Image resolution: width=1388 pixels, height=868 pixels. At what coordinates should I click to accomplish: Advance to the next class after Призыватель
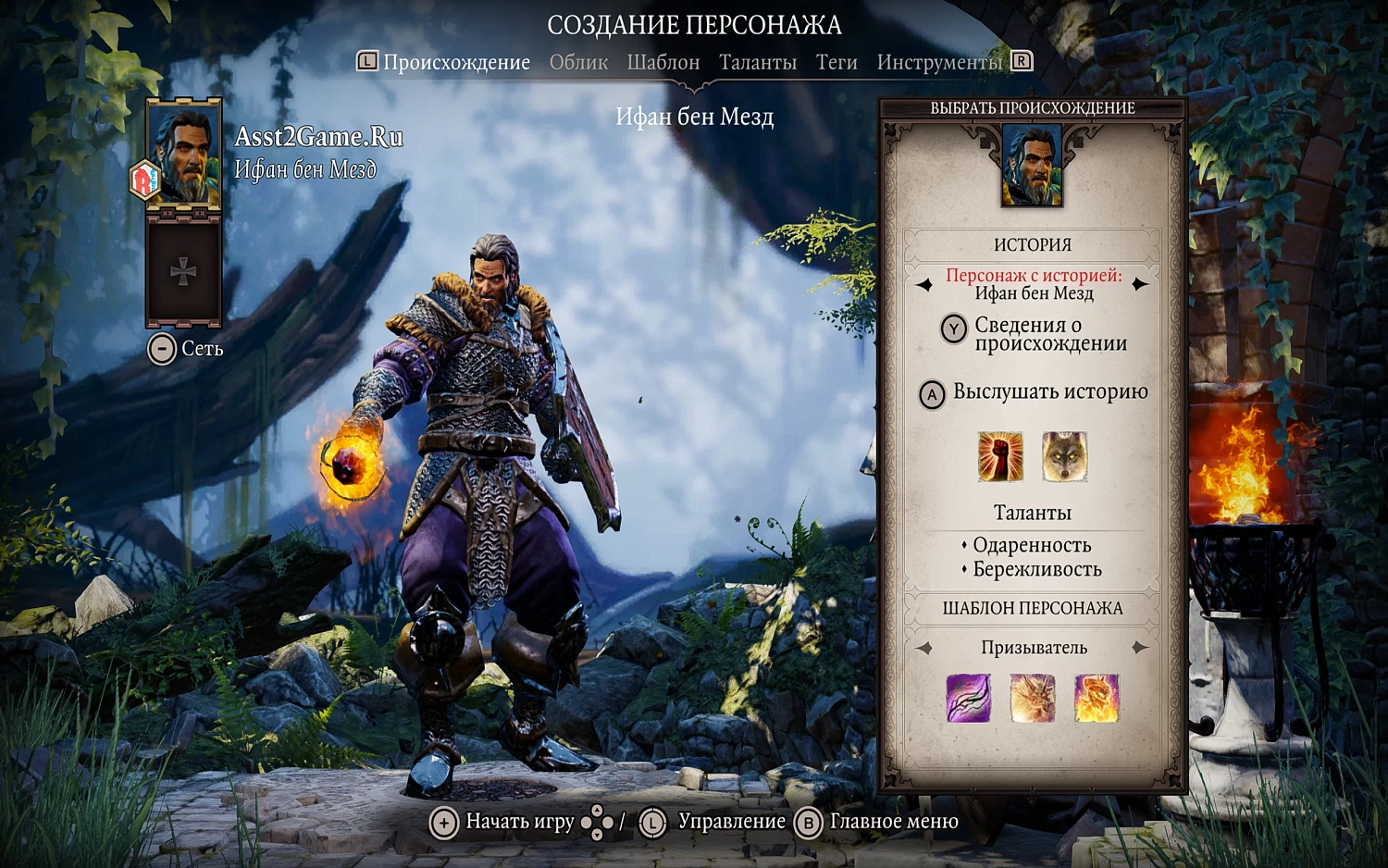pyautogui.click(x=1141, y=647)
